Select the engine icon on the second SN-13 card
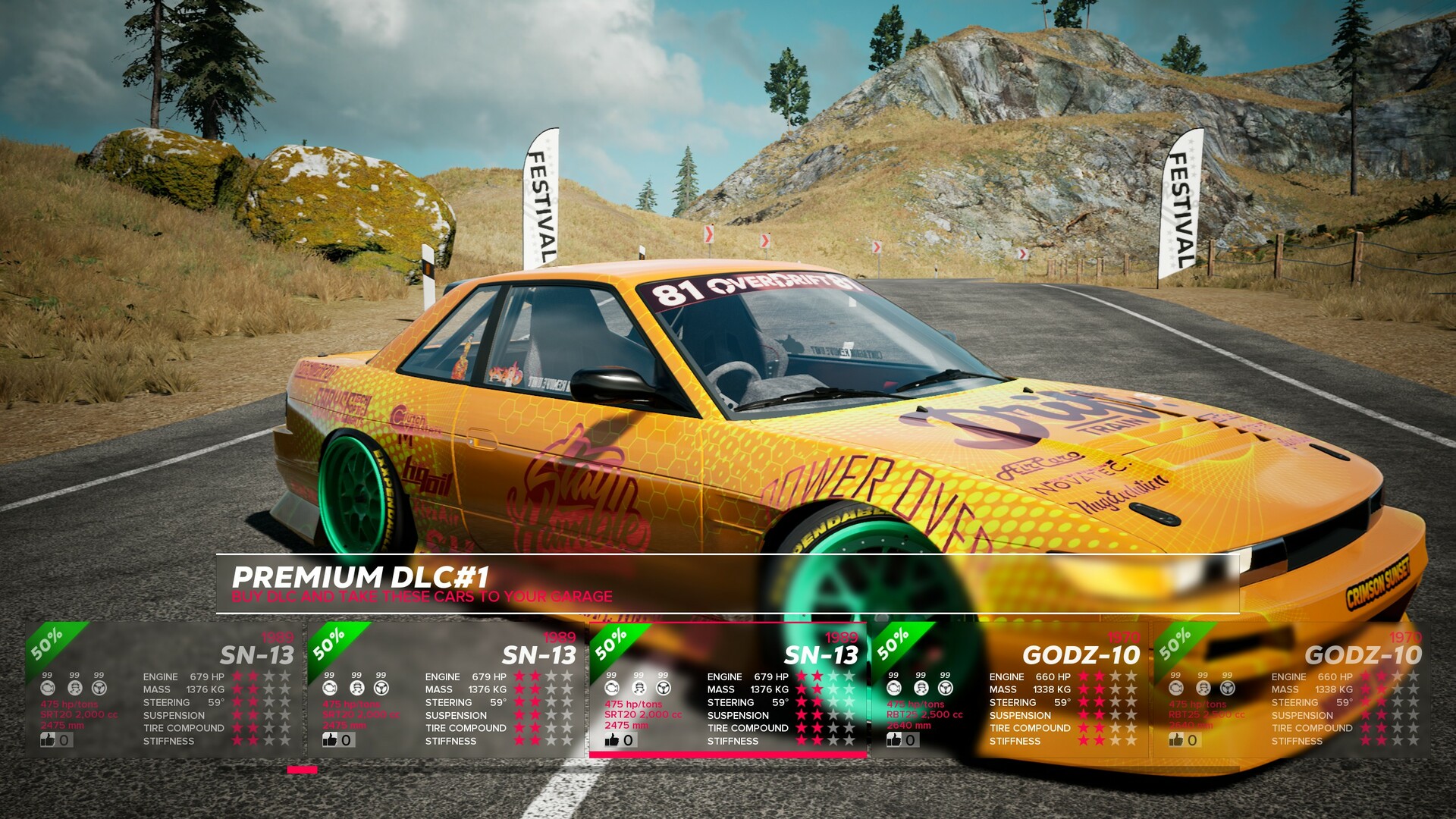 click(x=329, y=688)
